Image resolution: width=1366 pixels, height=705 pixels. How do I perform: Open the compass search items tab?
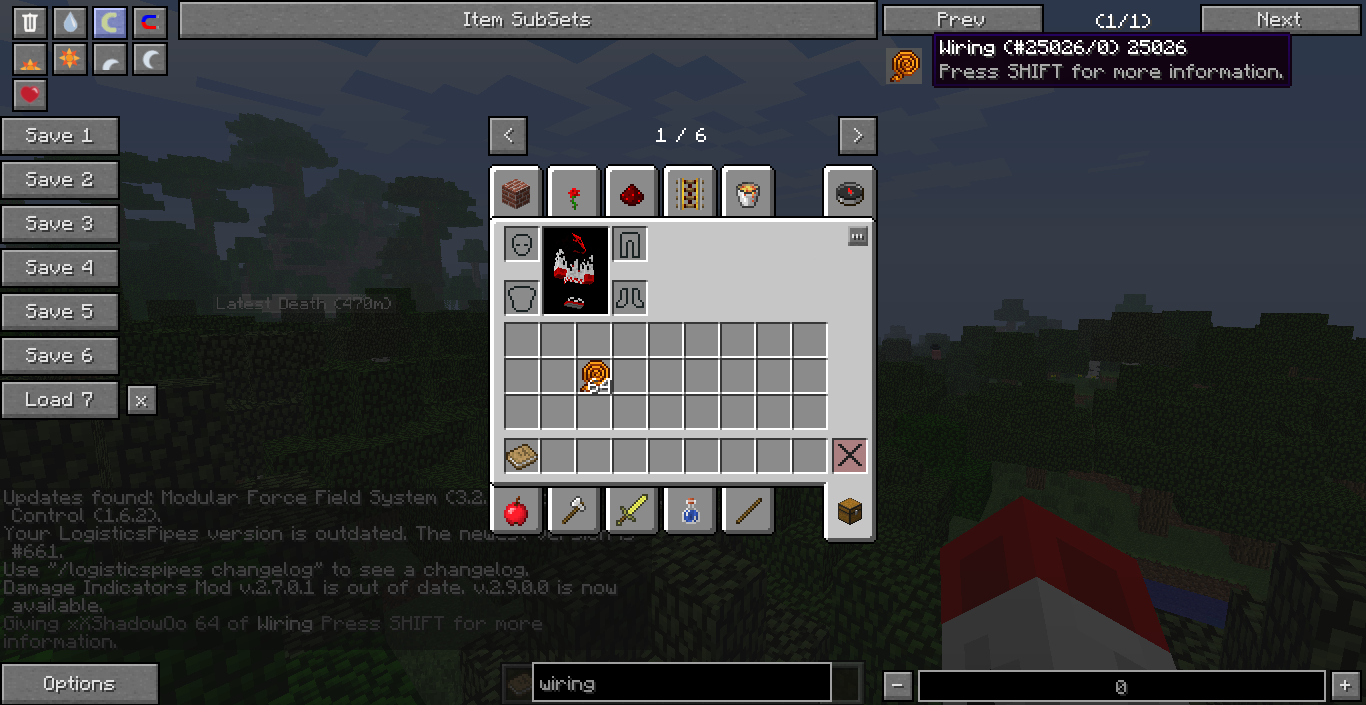coord(849,194)
